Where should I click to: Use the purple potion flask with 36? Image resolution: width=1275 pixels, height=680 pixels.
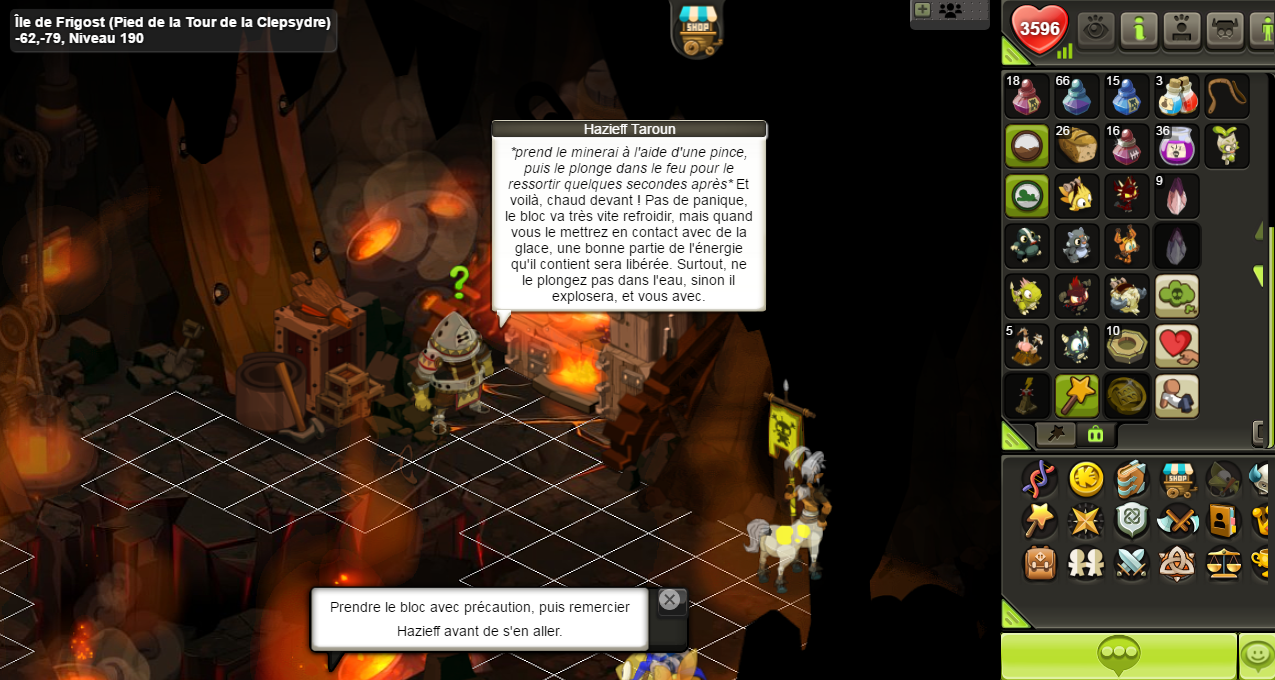point(1176,146)
